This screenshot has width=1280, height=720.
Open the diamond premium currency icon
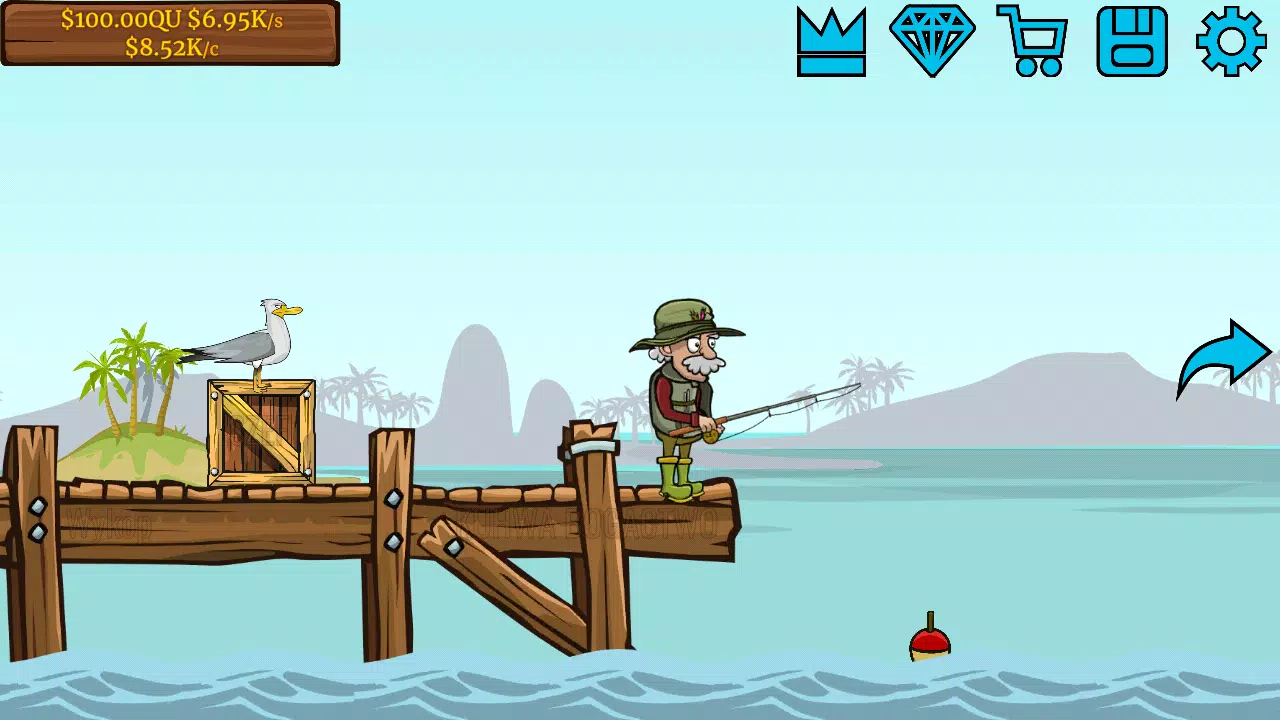(x=931, y=40)
